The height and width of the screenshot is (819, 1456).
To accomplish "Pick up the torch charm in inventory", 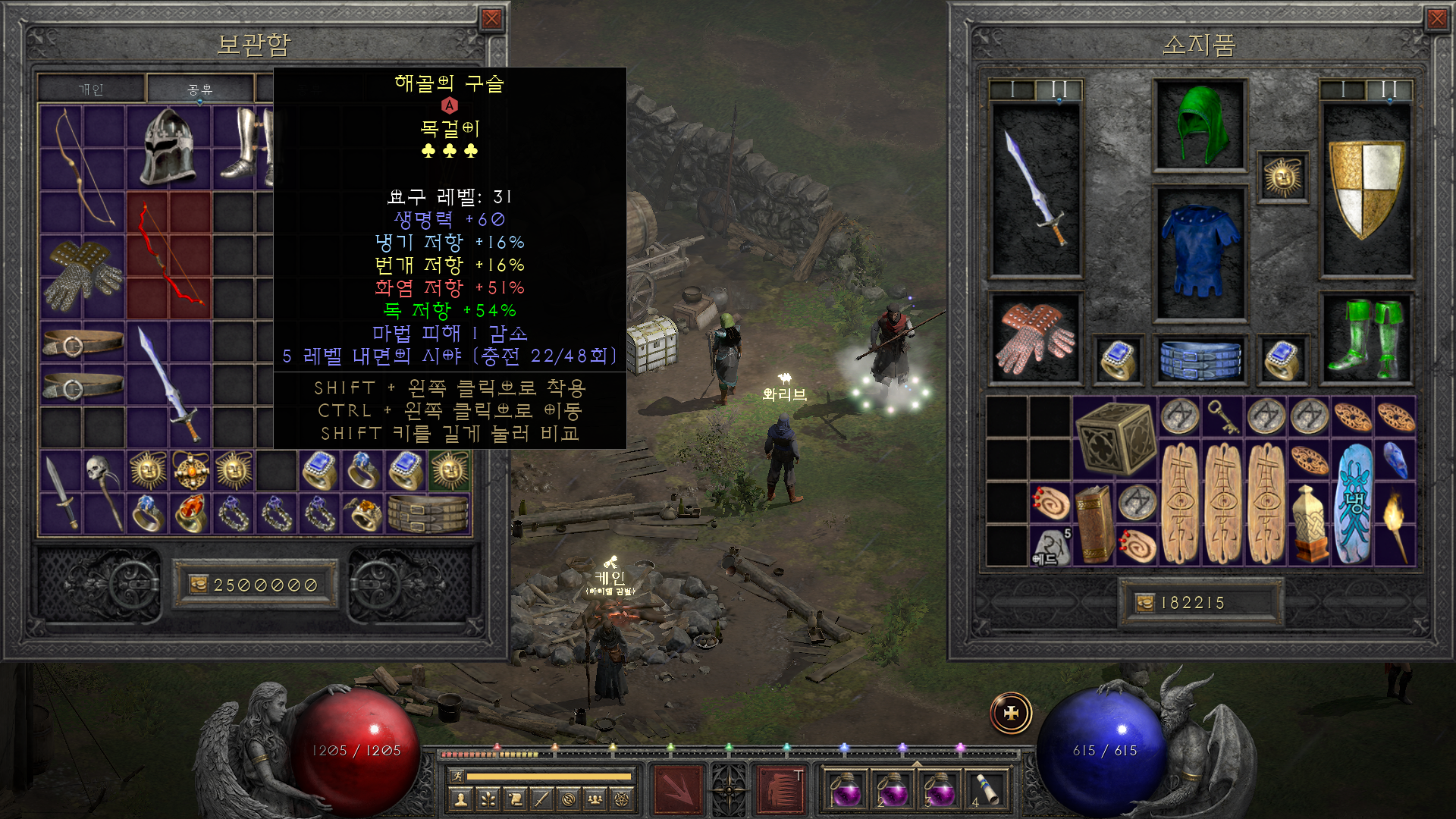I will (x=1395, y=523).
